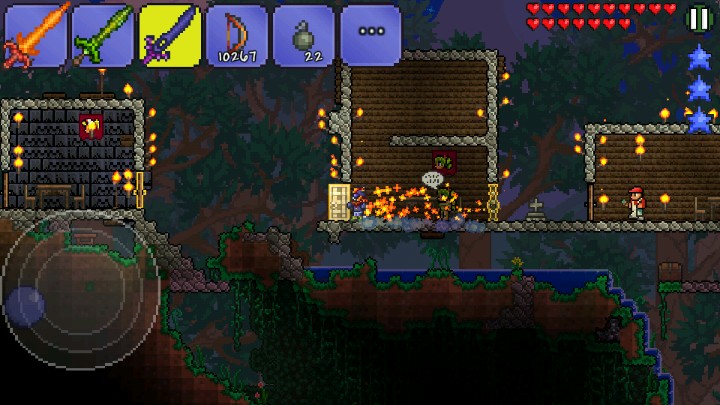Open inventory with the three-dots button
This screenshot has height=405, width=720.
[x=370, y=35]
